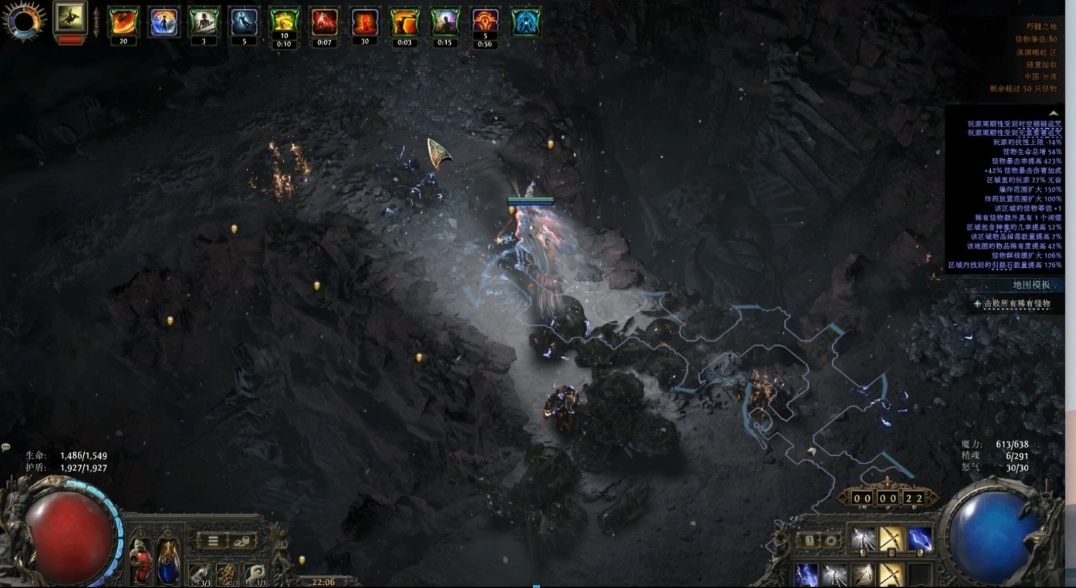The image size is (1076, 588).
Task: Open the three-line game menu button
Action: point(212,541)
